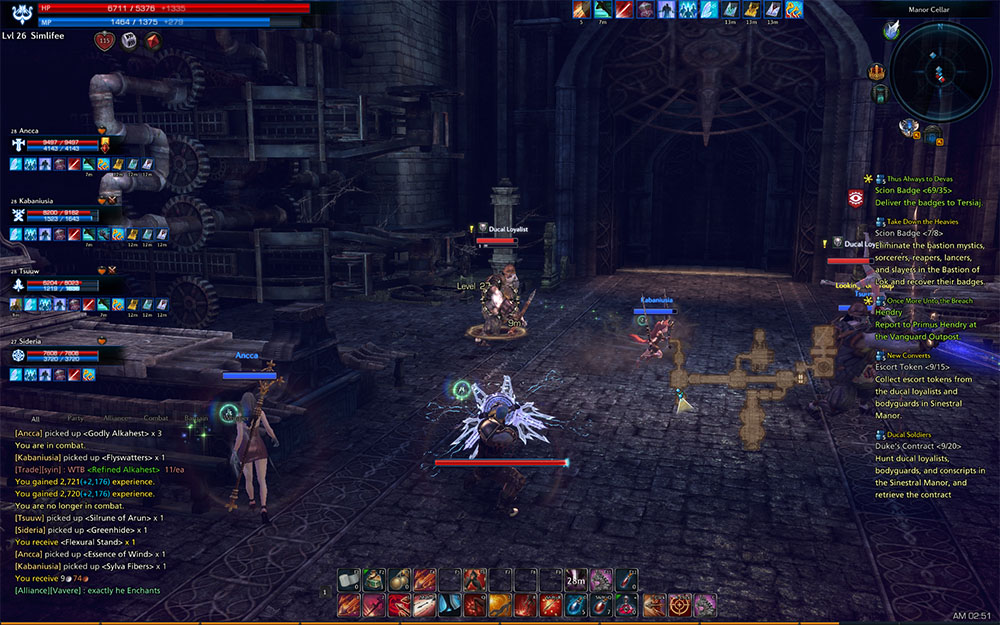The height and width of the screenshot is (625, 1000).
Task: Open the New Converts quest entry
Action: (x=907, y=355)
